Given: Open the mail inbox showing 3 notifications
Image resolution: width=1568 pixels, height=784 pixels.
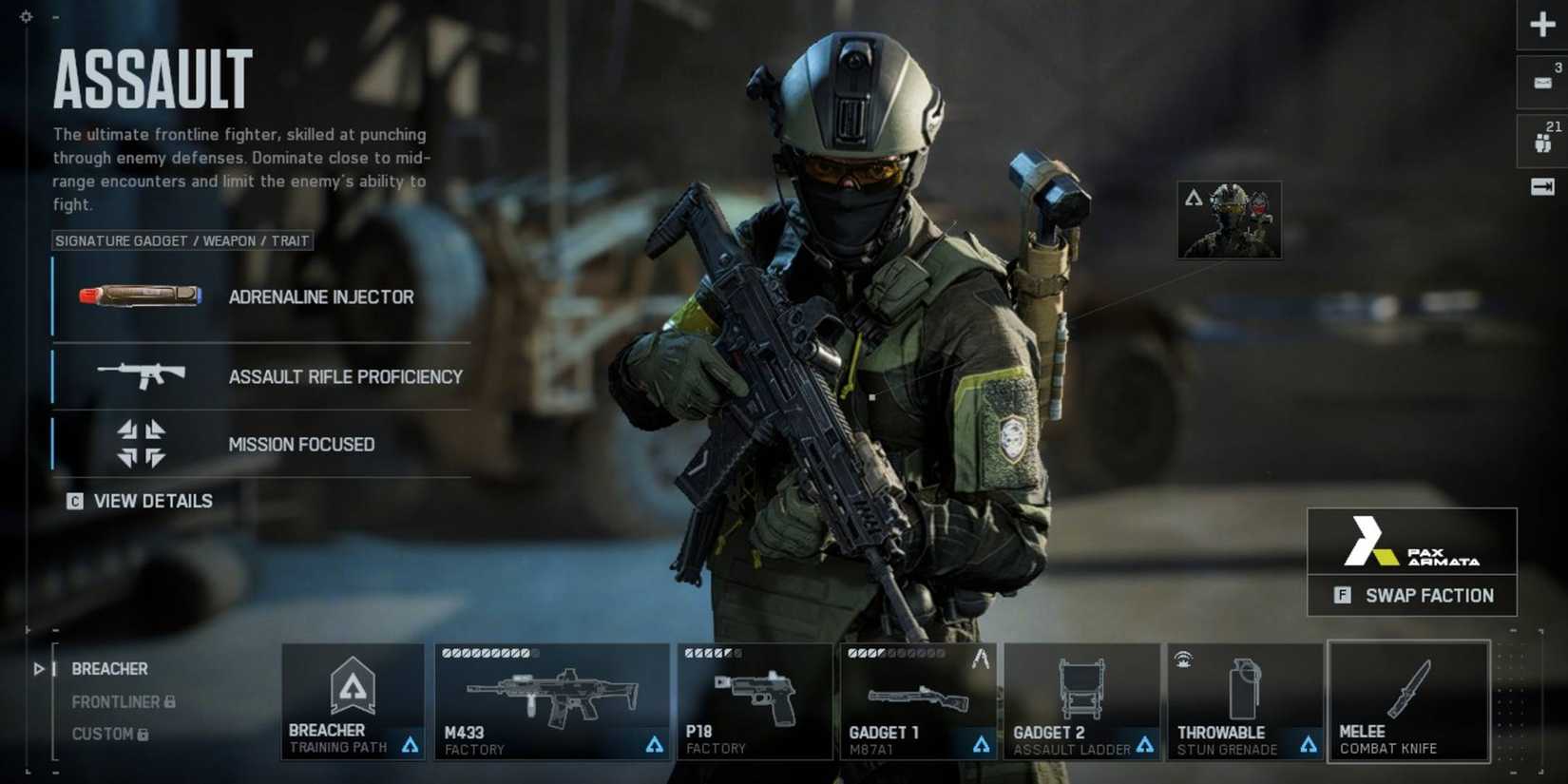Looking at the screenshot, I should tap(1540, 82).
